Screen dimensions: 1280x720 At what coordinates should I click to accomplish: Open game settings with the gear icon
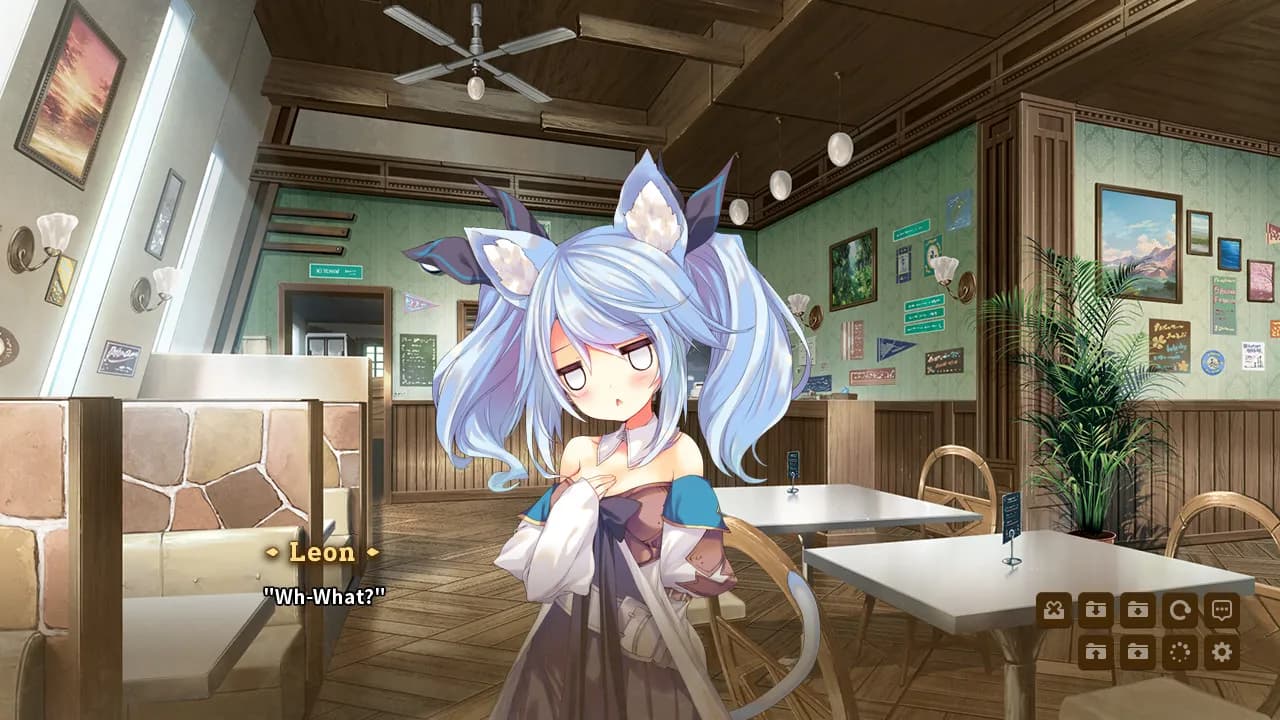click(1220, 650)
